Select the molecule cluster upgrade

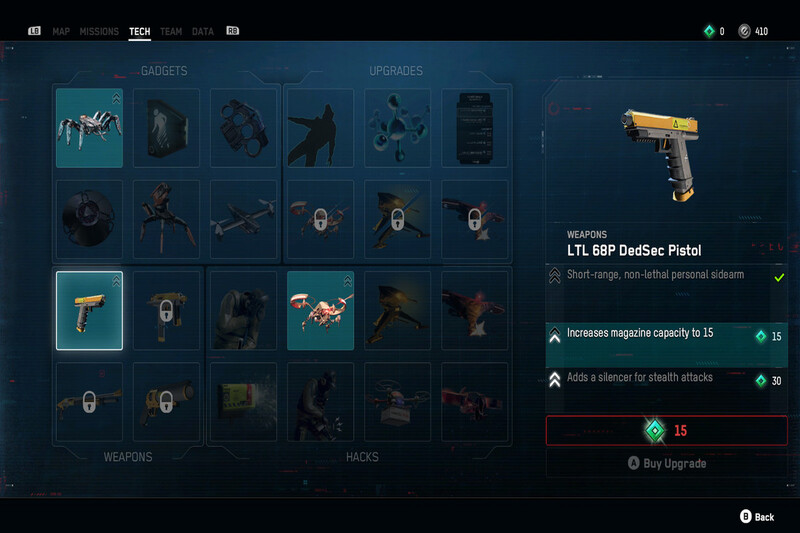pyautogui.click(x=398, y=128)
